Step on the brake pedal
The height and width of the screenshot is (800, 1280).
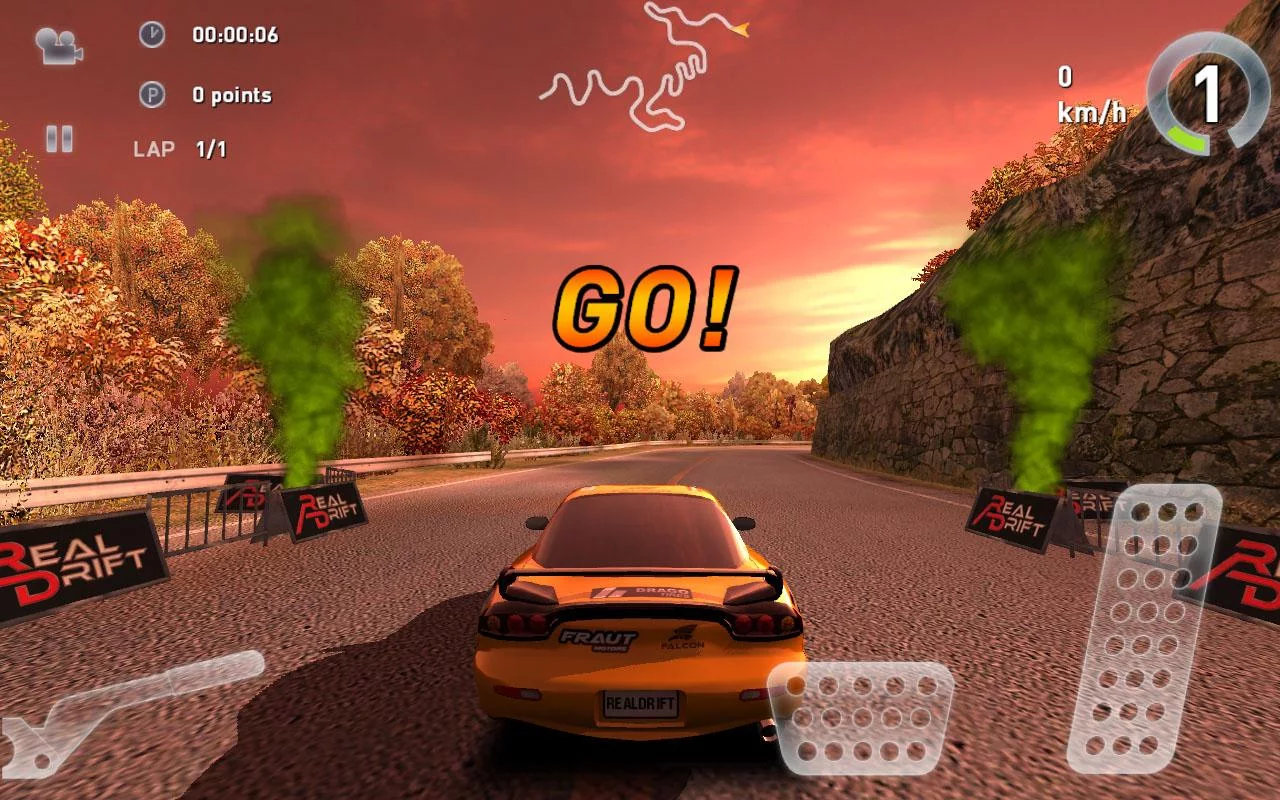pyautogui.click(x=862, y=718)
